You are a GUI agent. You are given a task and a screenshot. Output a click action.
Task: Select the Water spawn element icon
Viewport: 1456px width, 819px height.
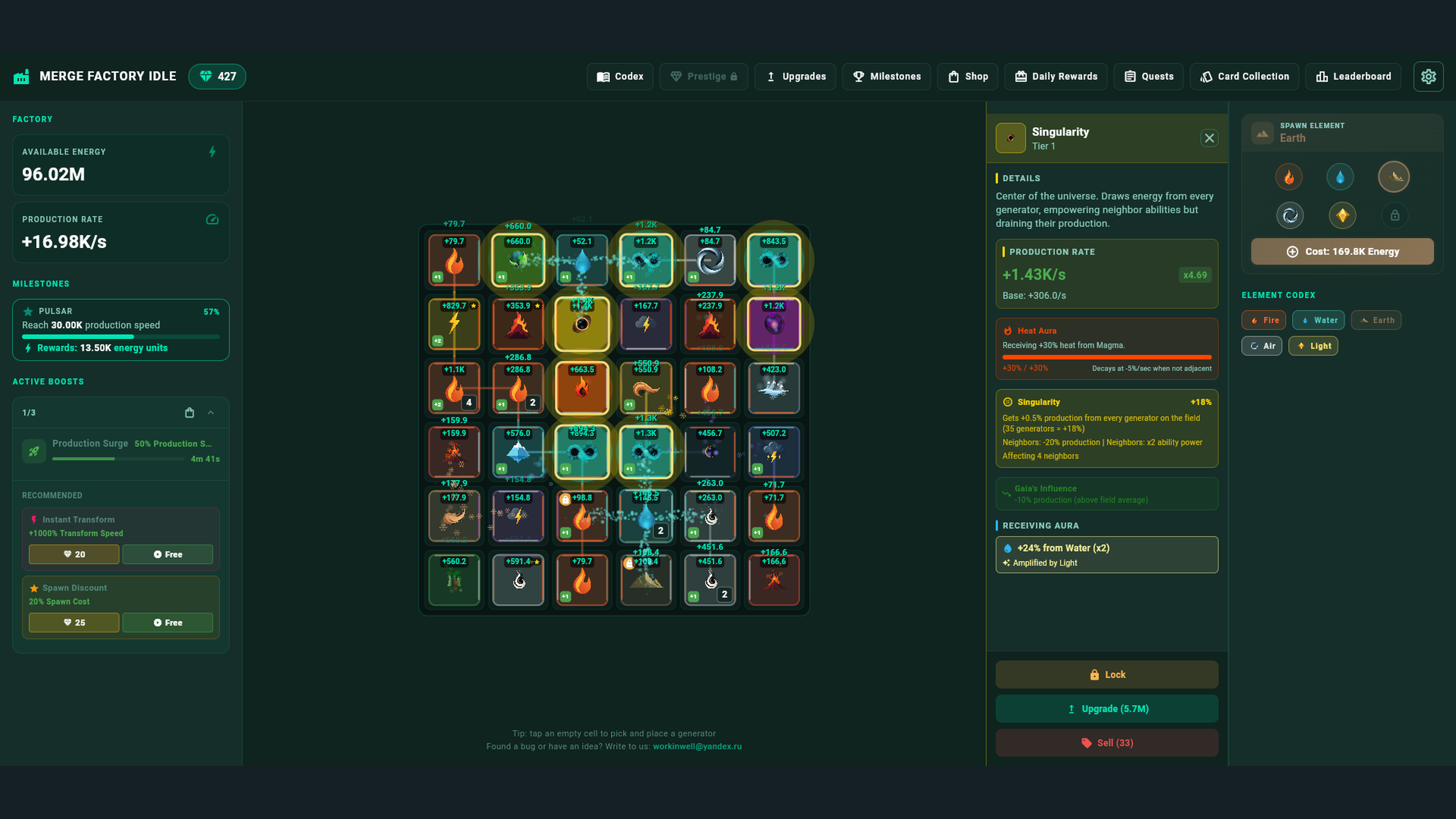tap(1340, 176)
